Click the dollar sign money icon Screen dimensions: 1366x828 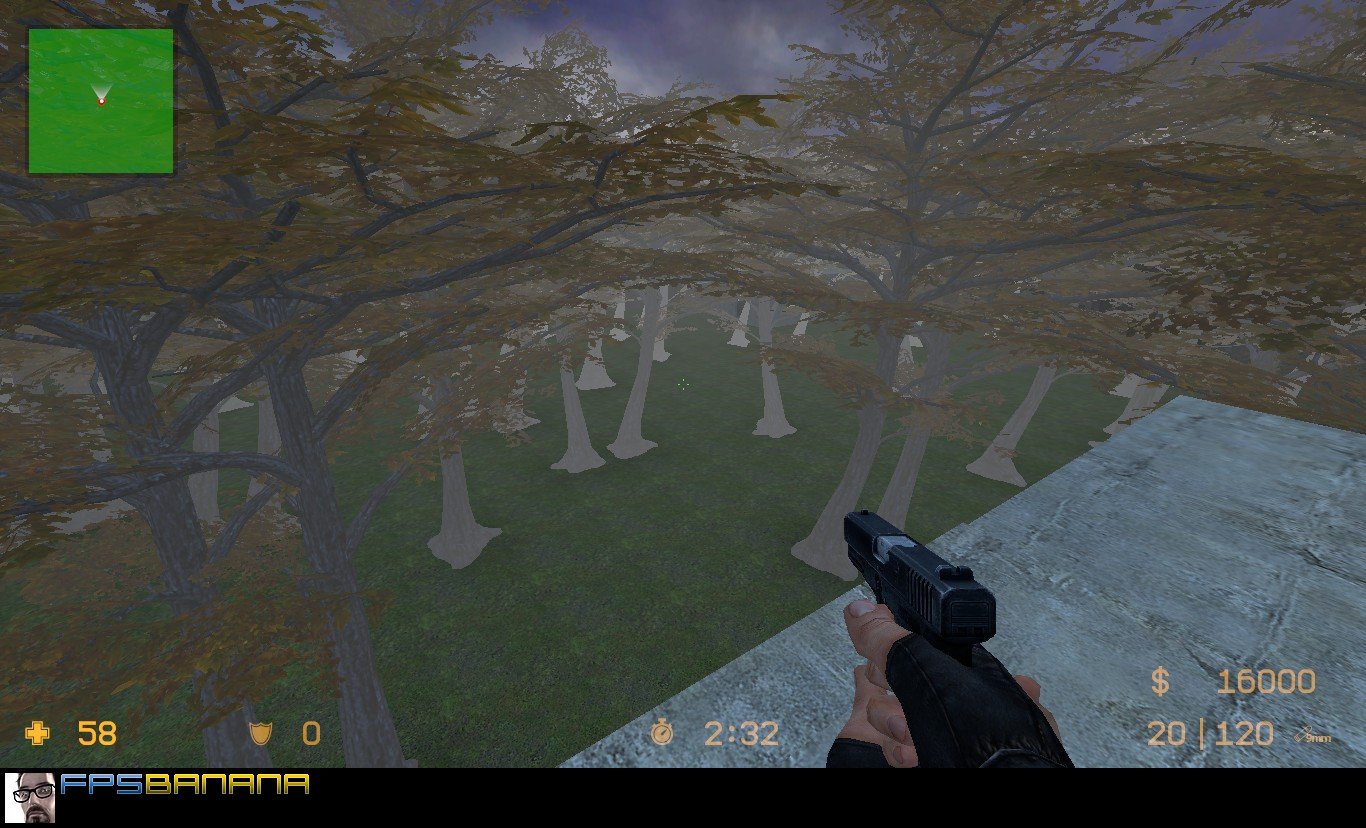pos(1160,681)
